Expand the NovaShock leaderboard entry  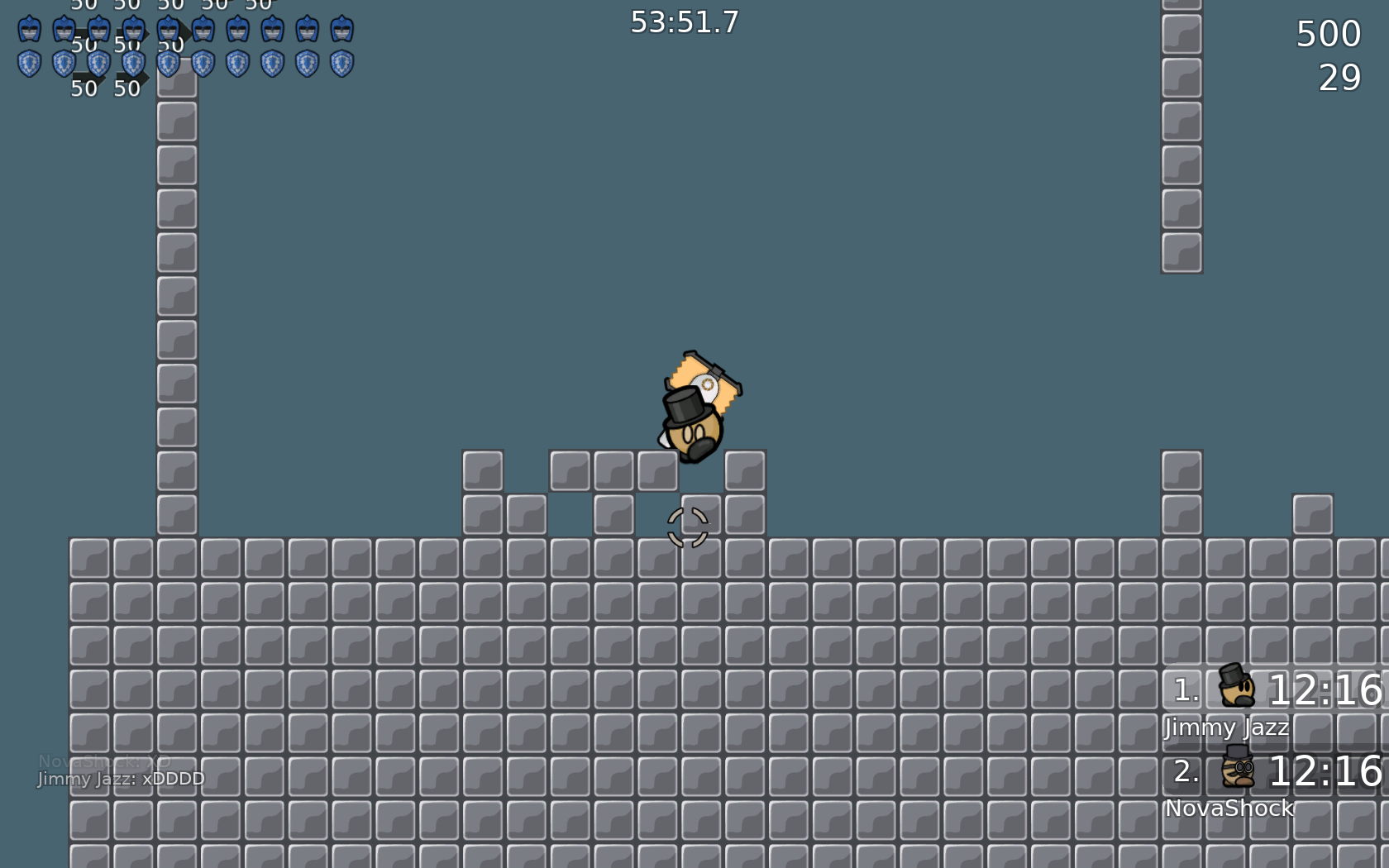pos(1230,808)
